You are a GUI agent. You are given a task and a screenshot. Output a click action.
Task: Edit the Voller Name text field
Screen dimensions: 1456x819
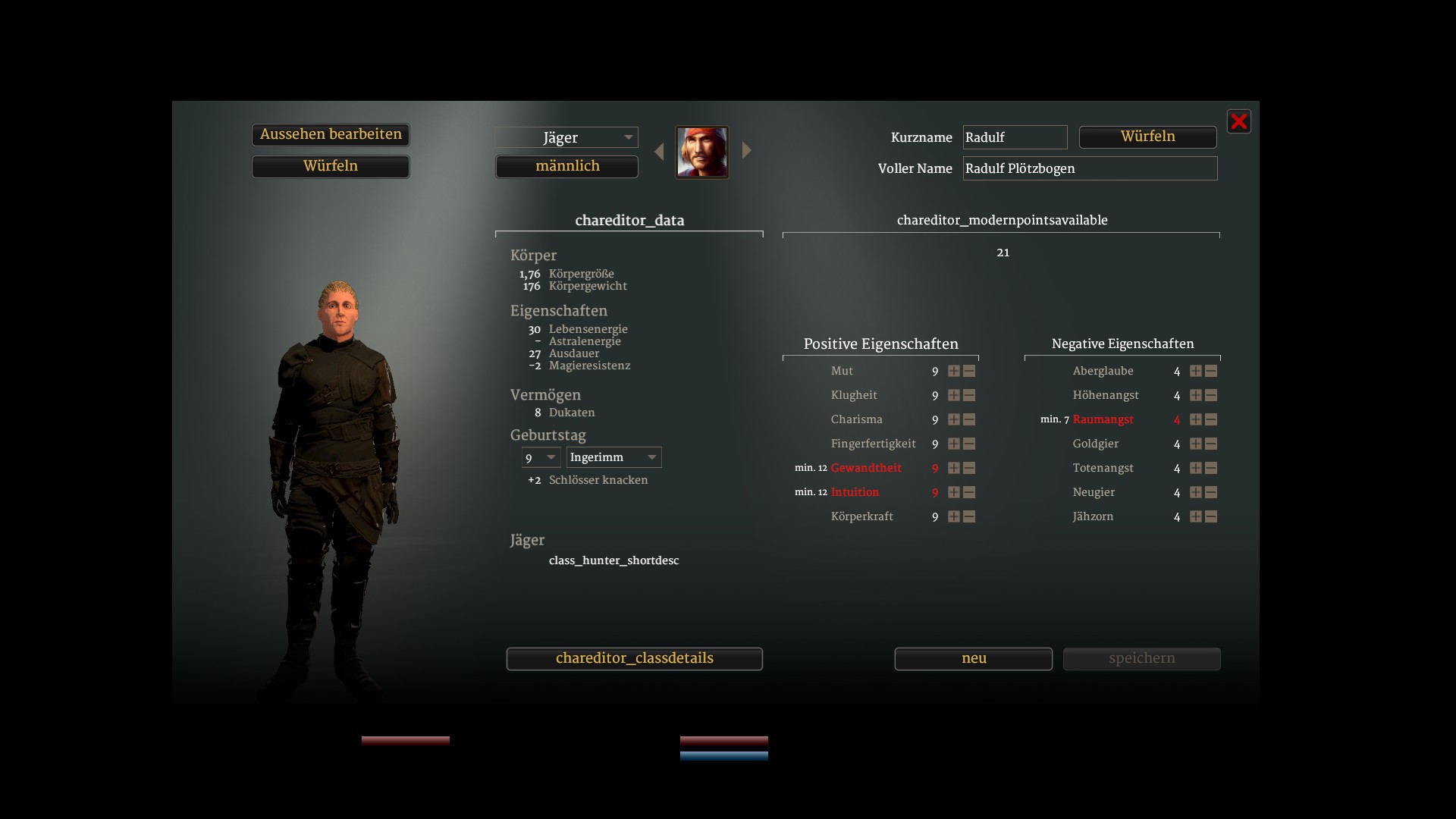click(x=1090, y=168)
